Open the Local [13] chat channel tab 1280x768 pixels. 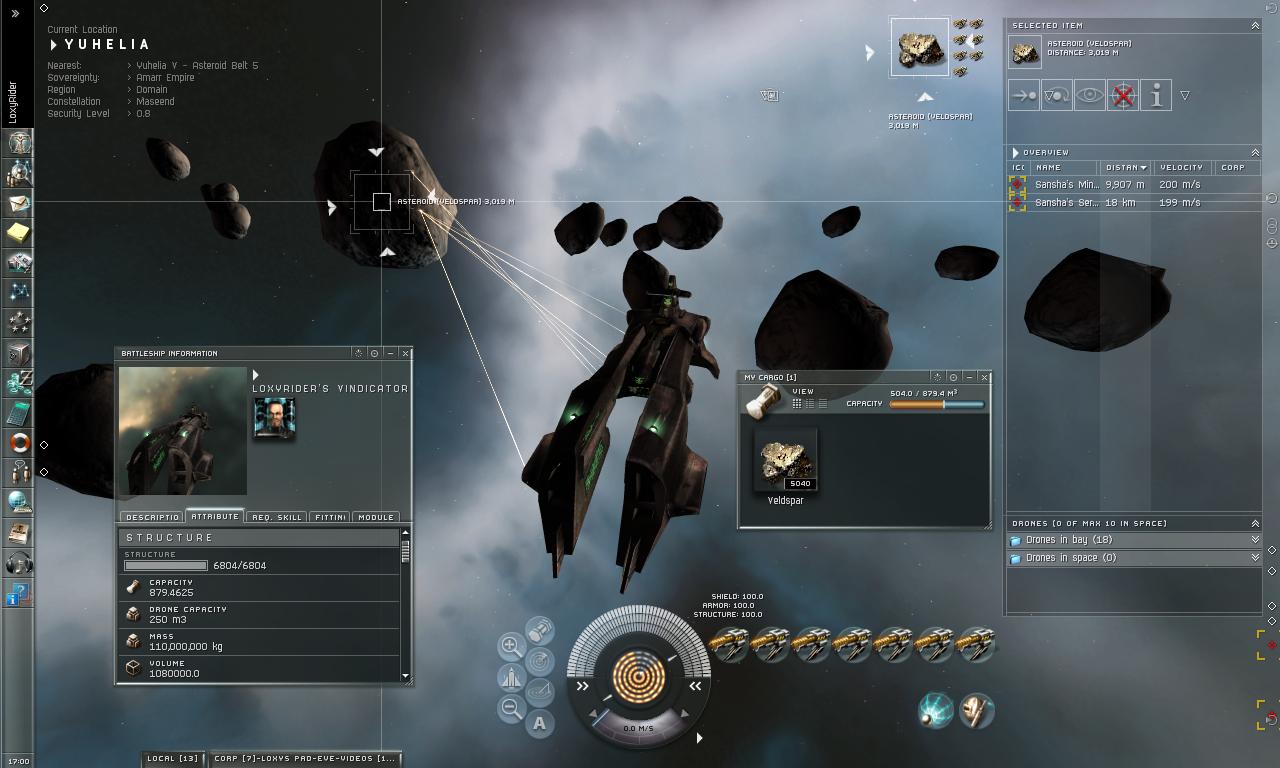pos(173,759)
